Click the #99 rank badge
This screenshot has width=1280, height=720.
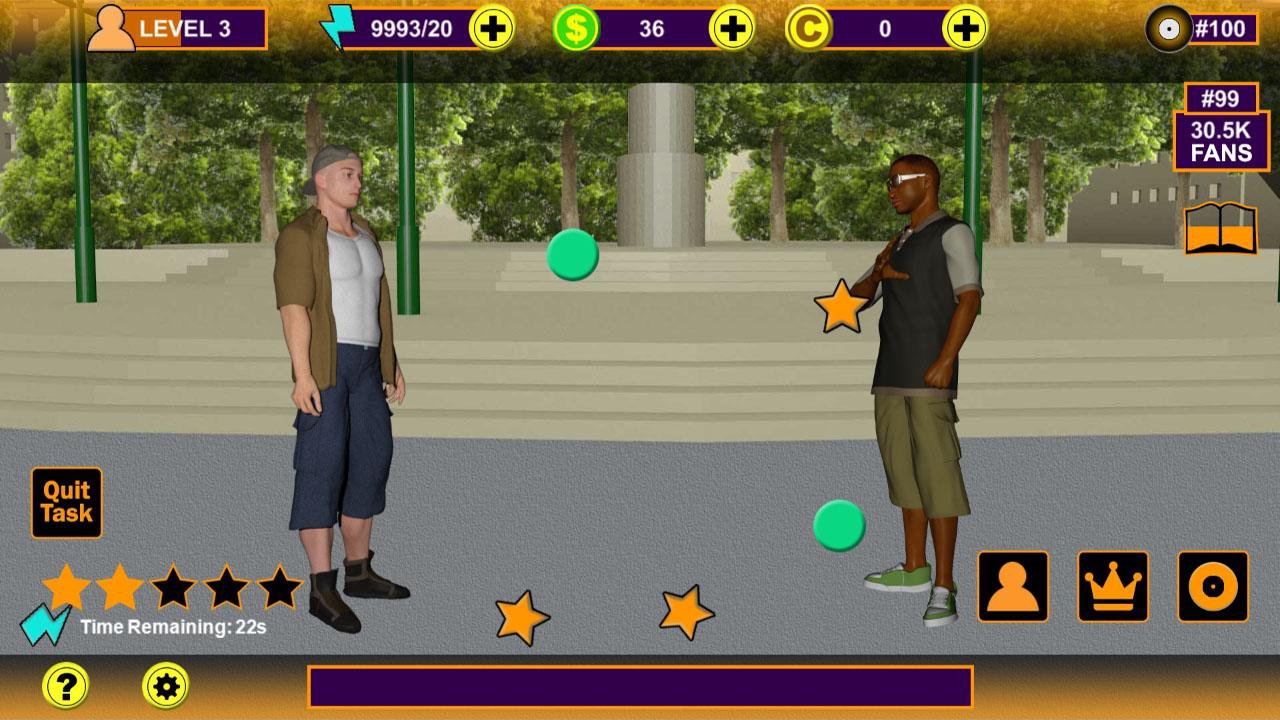[1221, 97]
